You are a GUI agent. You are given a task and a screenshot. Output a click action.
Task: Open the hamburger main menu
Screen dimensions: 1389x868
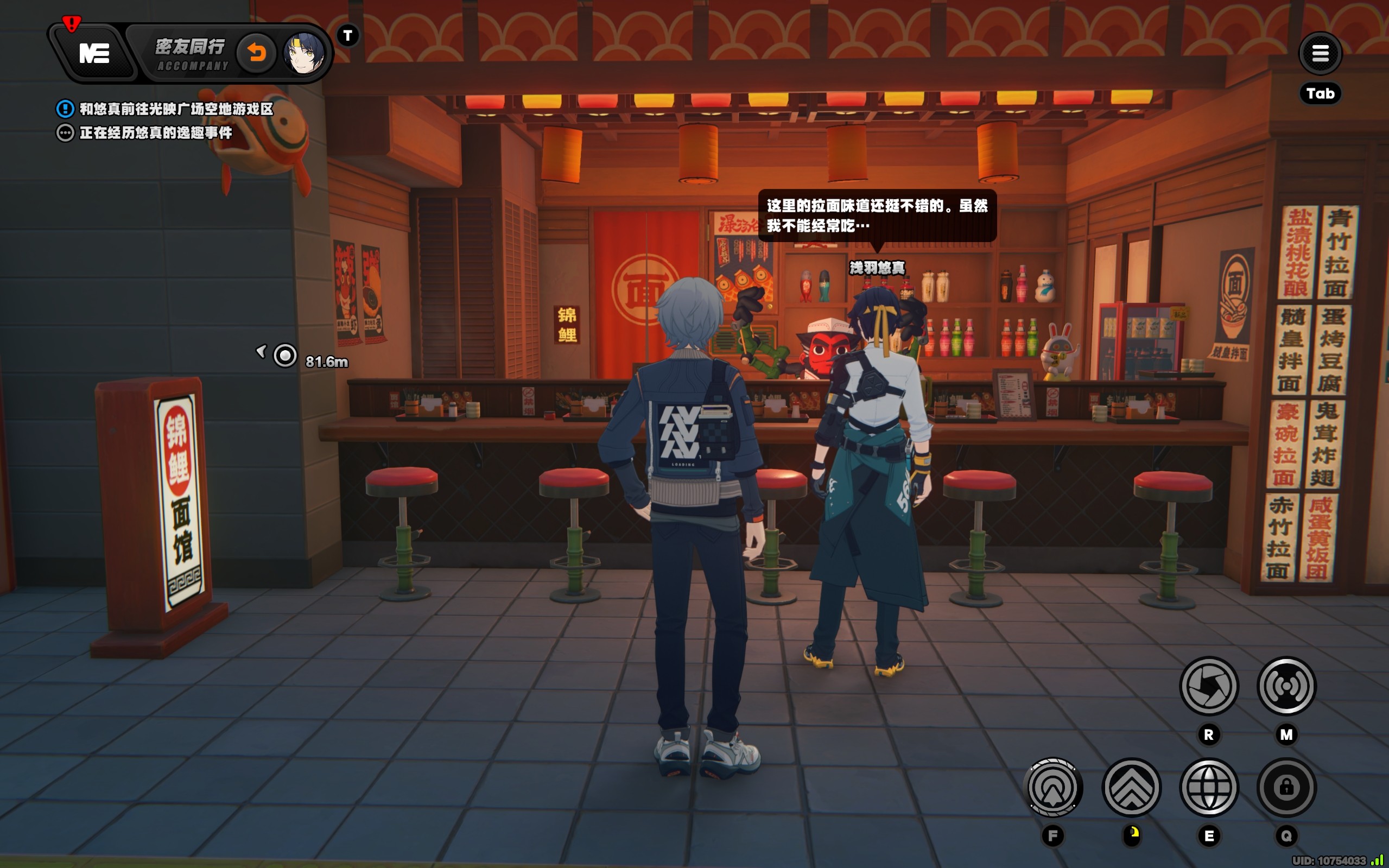pyautogui.click(x=1320, y=53)
